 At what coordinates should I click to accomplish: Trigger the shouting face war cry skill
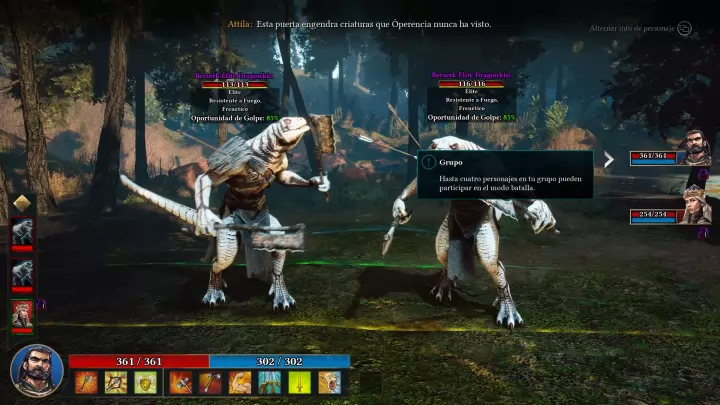coord(329,382)
